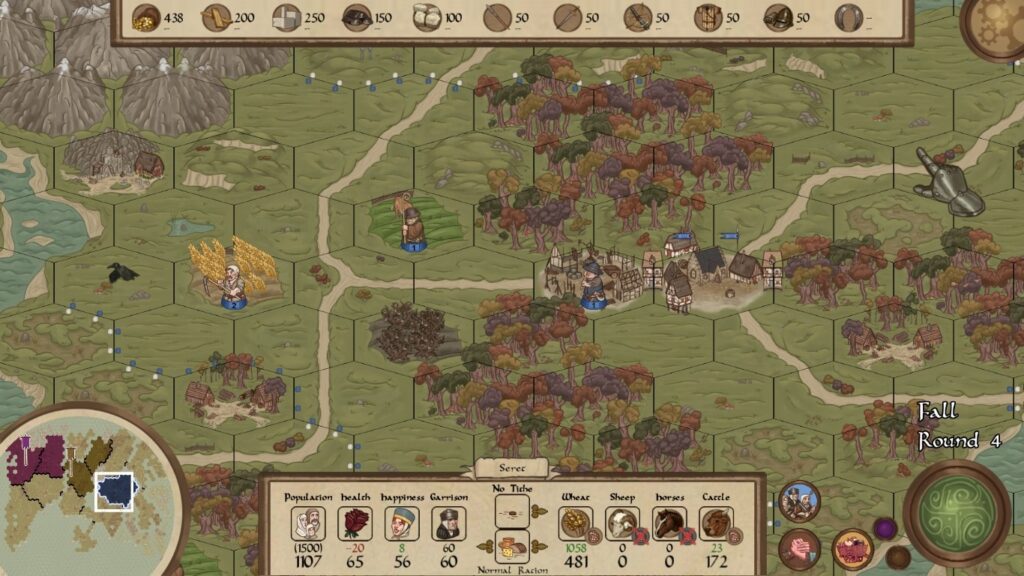1024x576 pixels.
Task: Choose the Garrison soldier icon
Action: coord(449,523)
